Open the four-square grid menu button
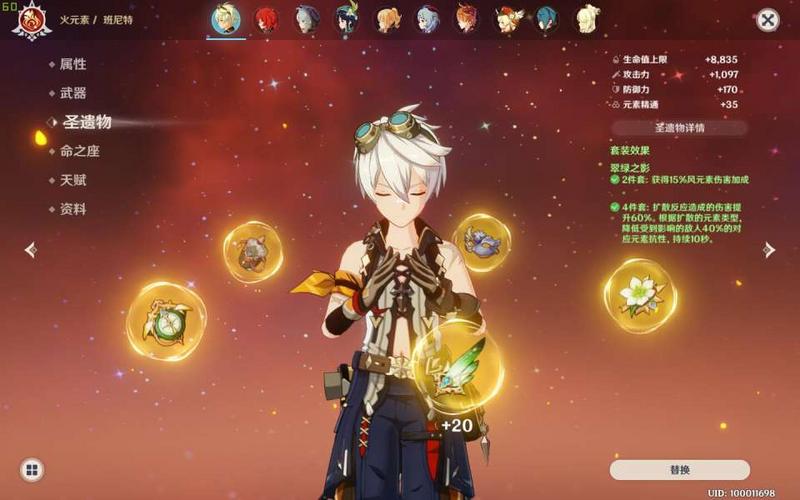This screenshot has height=500, width=800. 32,469
